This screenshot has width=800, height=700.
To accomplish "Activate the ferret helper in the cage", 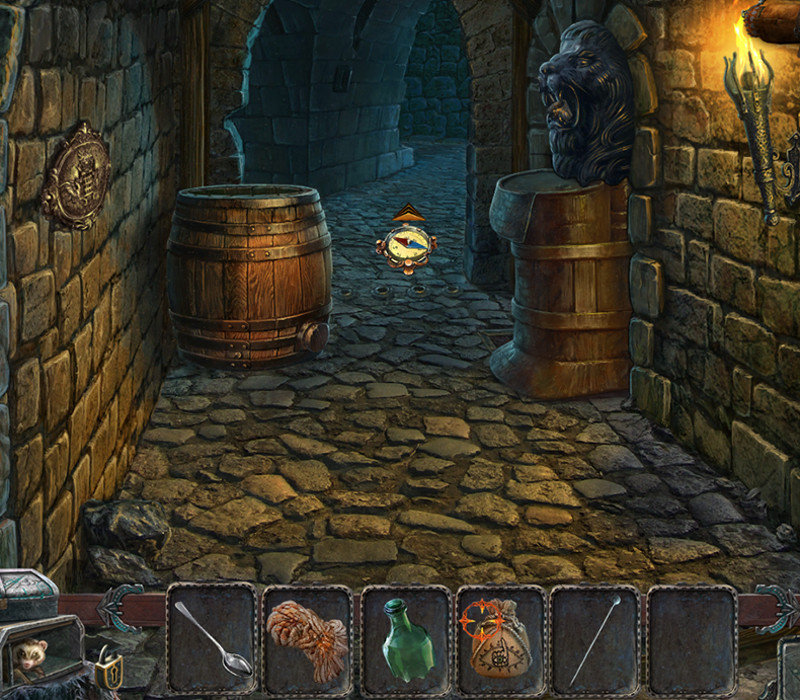I will coord(32,656).
